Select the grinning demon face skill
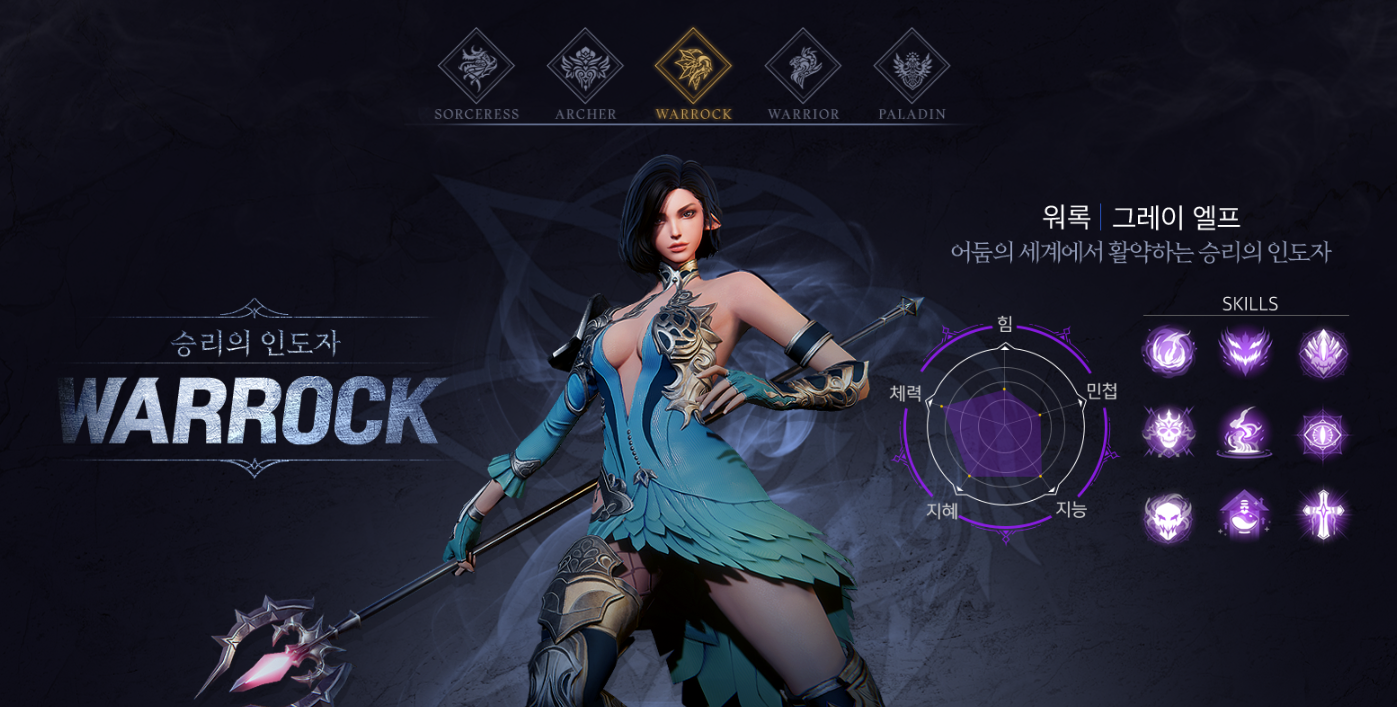This screenshot has width=1397, height=707. pyautogui.click(x=1245, y=352)
